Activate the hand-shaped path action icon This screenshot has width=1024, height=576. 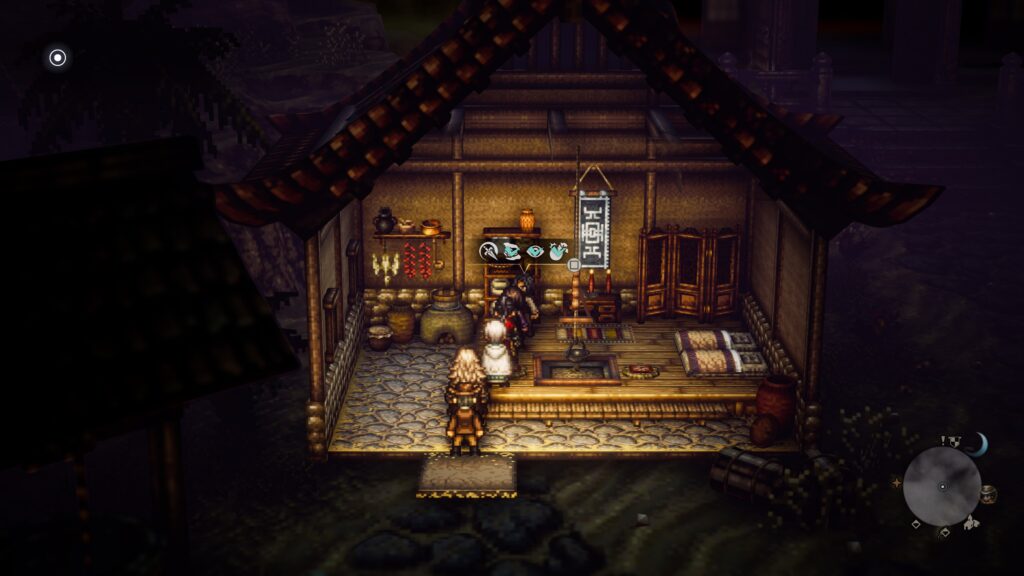pos(513,251)
